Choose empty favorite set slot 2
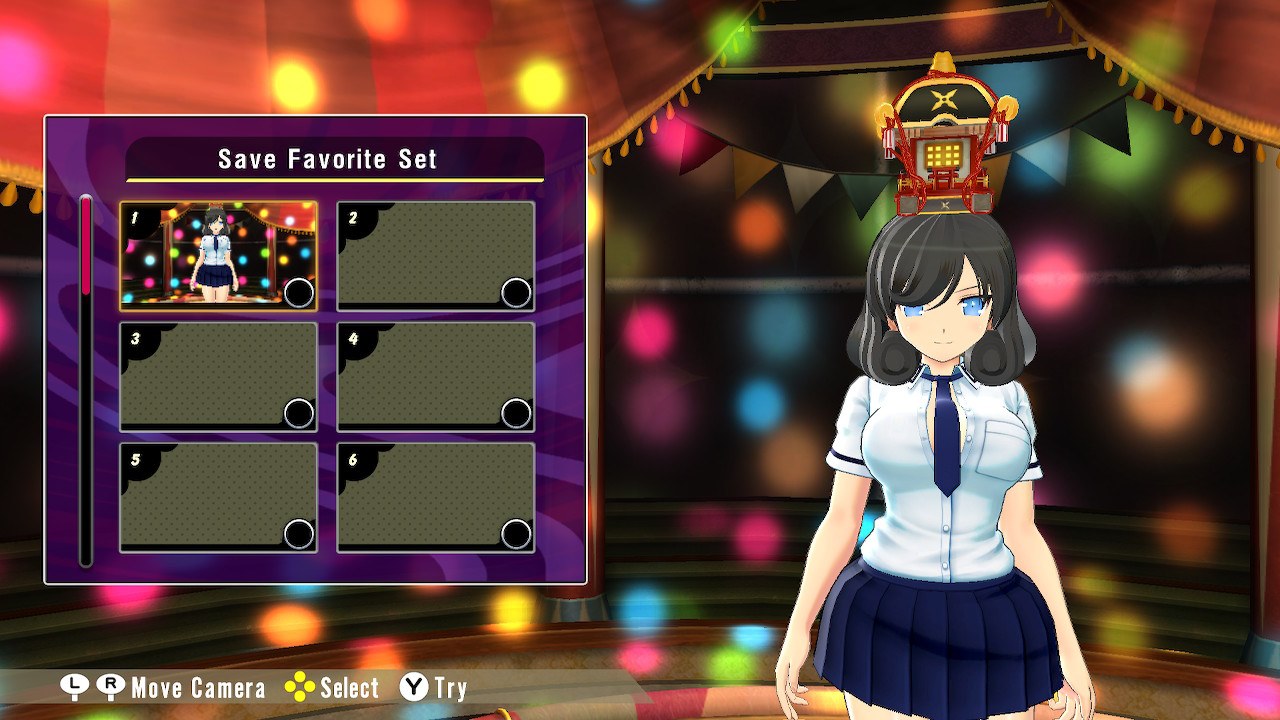Viewport: 1280px width, 720px height. tap(436, 256)
